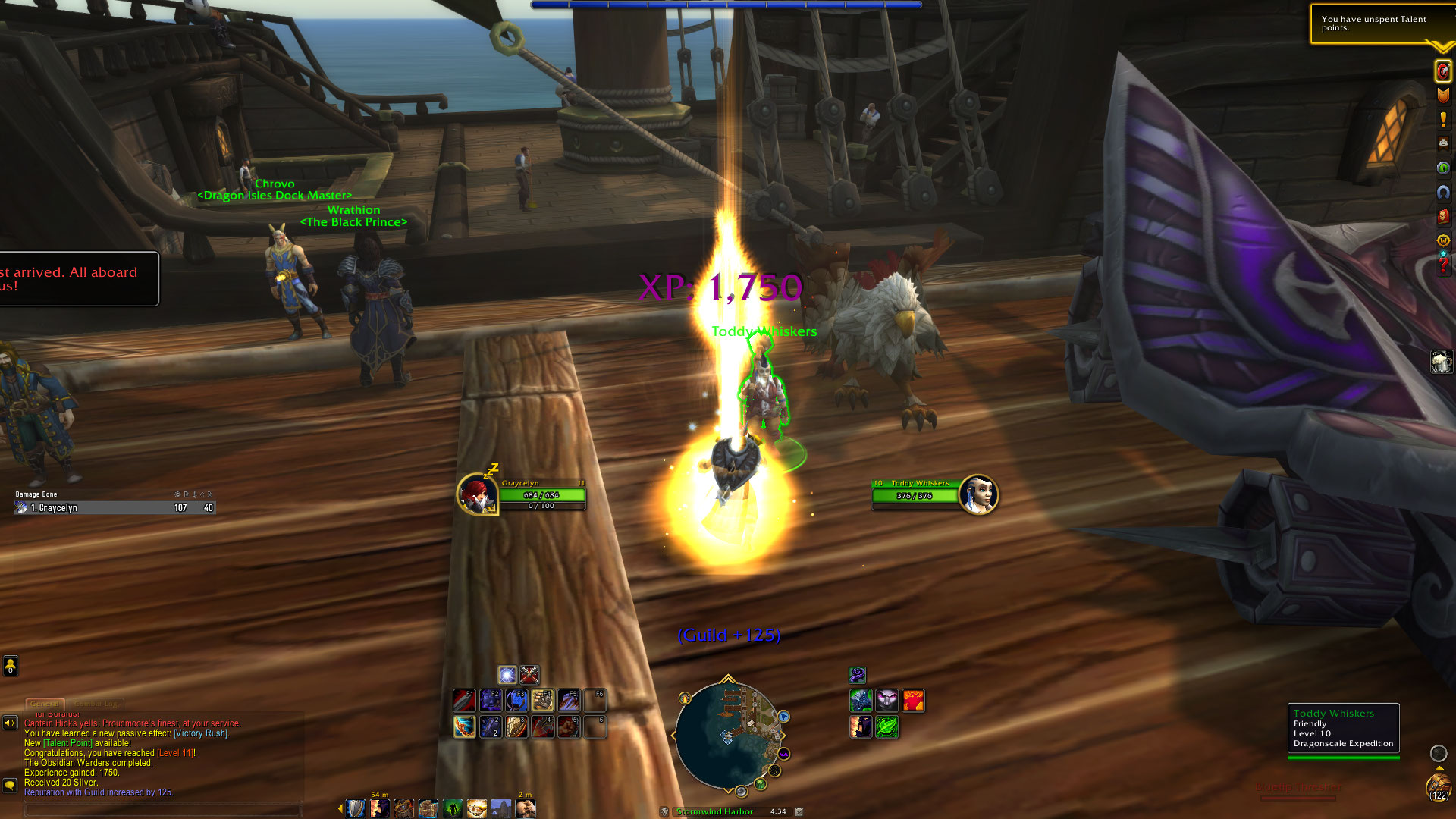
Task: Open the red skull adventure guide book
Action: pyautogui.click(x=1442, y=217)
